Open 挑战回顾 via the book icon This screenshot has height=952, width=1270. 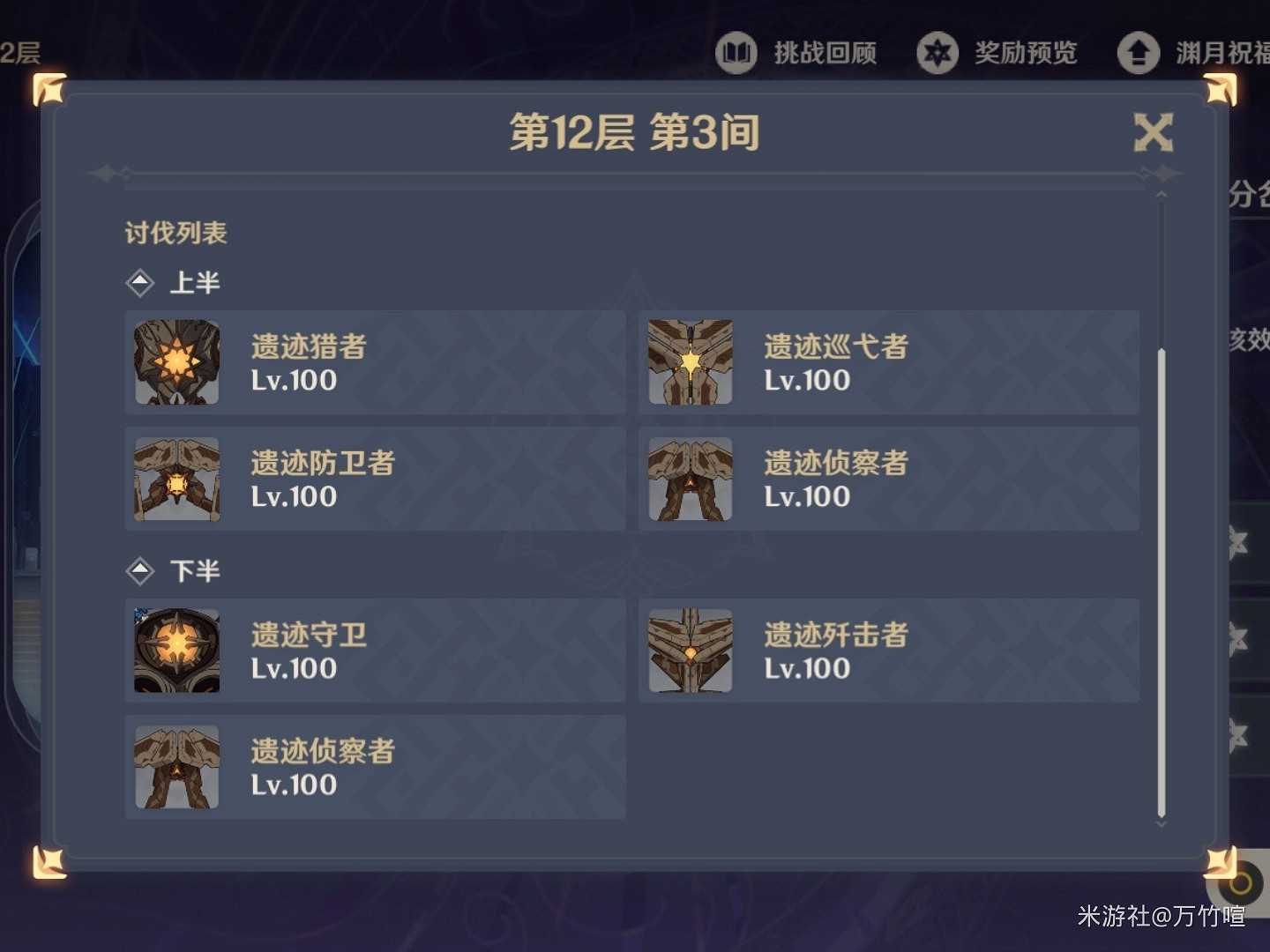coord(736,53)
